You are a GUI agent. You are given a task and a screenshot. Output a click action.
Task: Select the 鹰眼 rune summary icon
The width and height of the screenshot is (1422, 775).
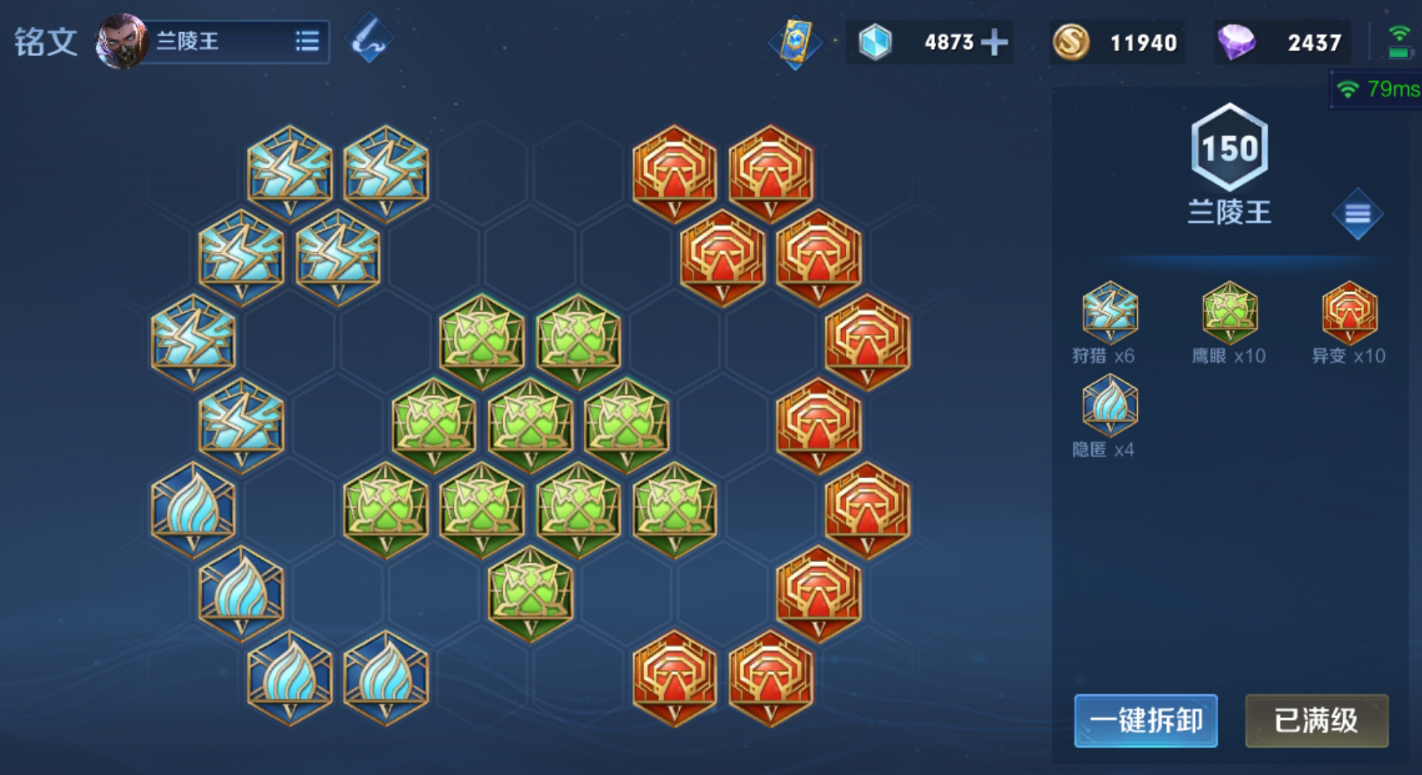pos(1230,313)
